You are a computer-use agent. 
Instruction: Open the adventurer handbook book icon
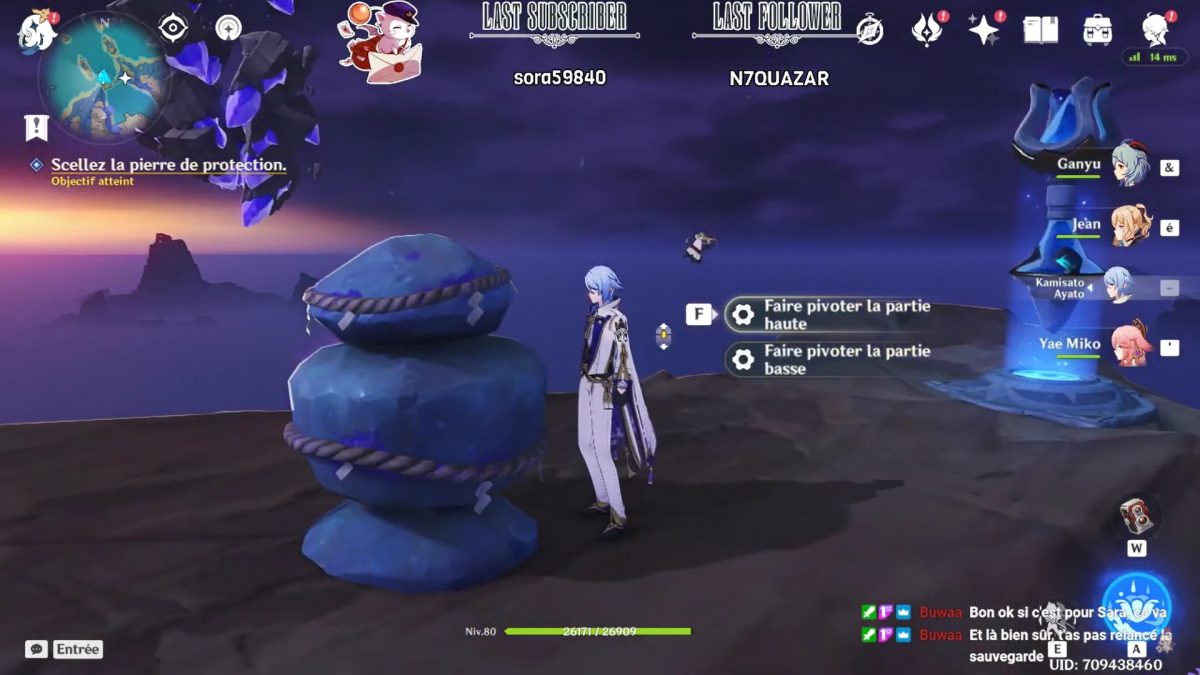pos(1040,30)
